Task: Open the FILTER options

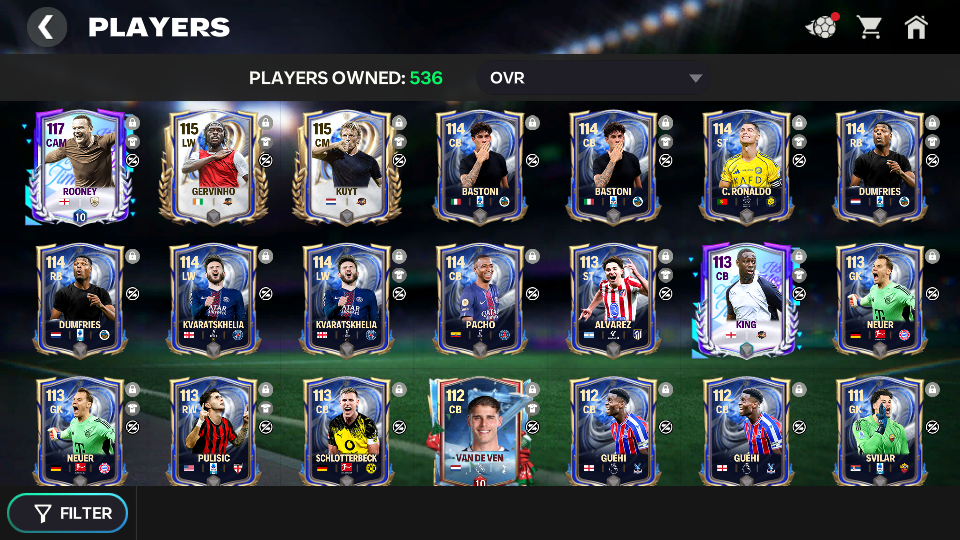Action: [68, 513]
